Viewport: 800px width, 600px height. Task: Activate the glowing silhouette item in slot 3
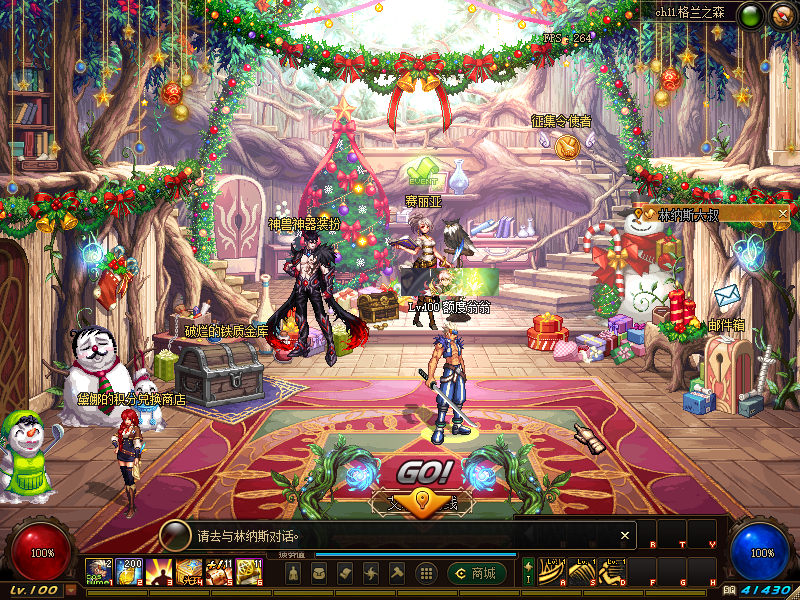coord(160,572)
